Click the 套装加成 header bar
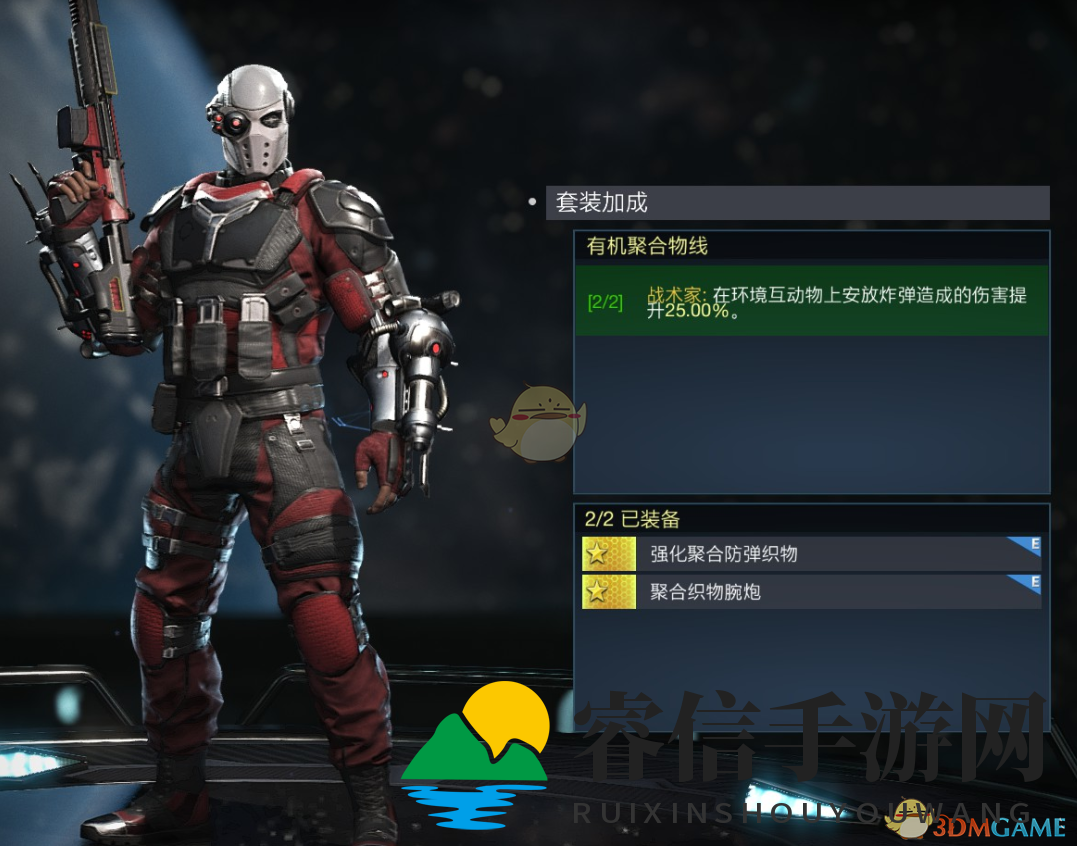 click(797, 203)
